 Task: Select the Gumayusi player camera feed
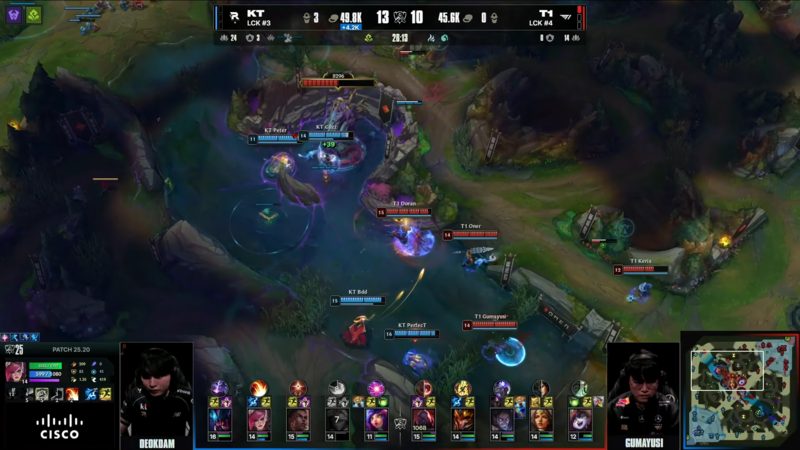click(642, 390)
